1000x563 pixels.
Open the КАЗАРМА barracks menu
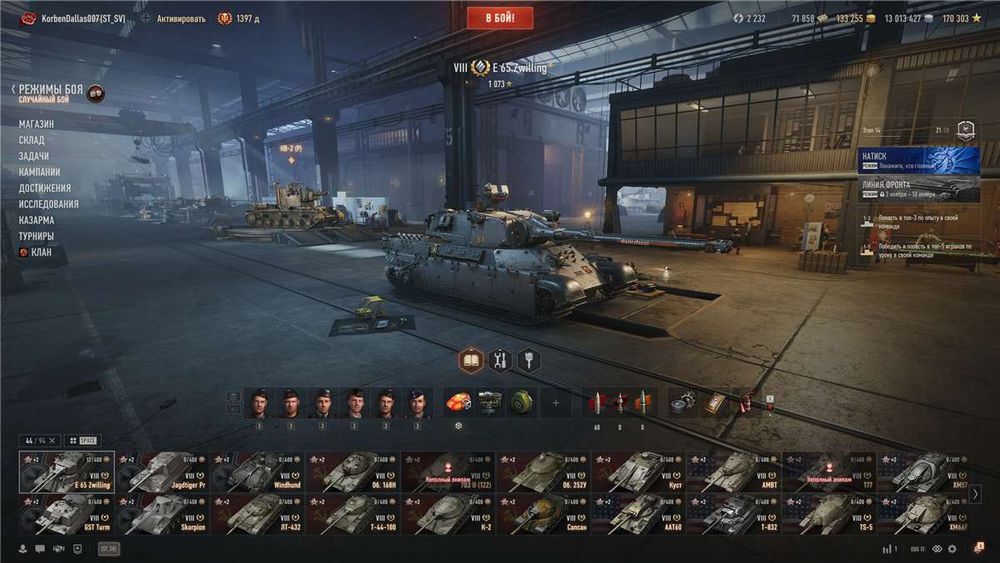point(36,220)
